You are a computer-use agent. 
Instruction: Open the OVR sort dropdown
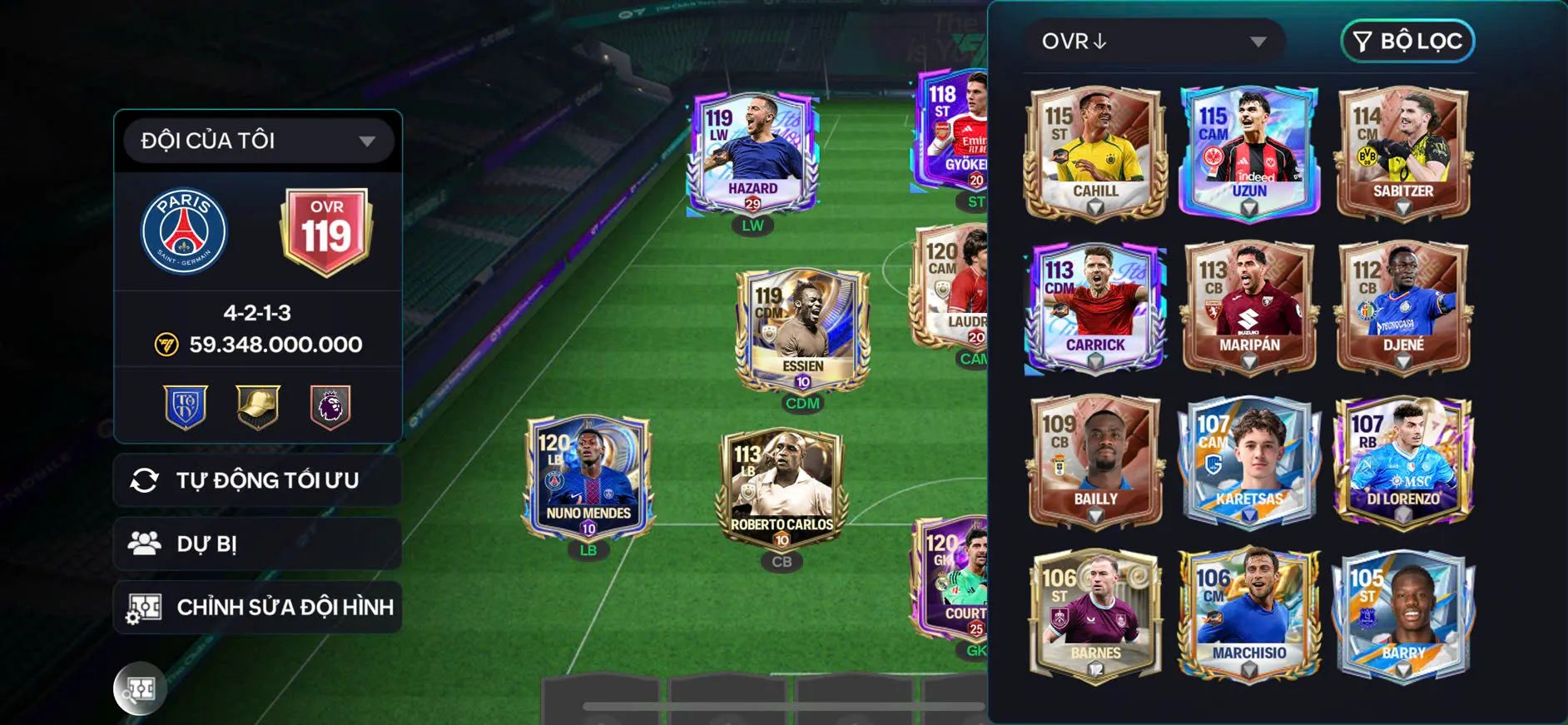[1157, 40]
